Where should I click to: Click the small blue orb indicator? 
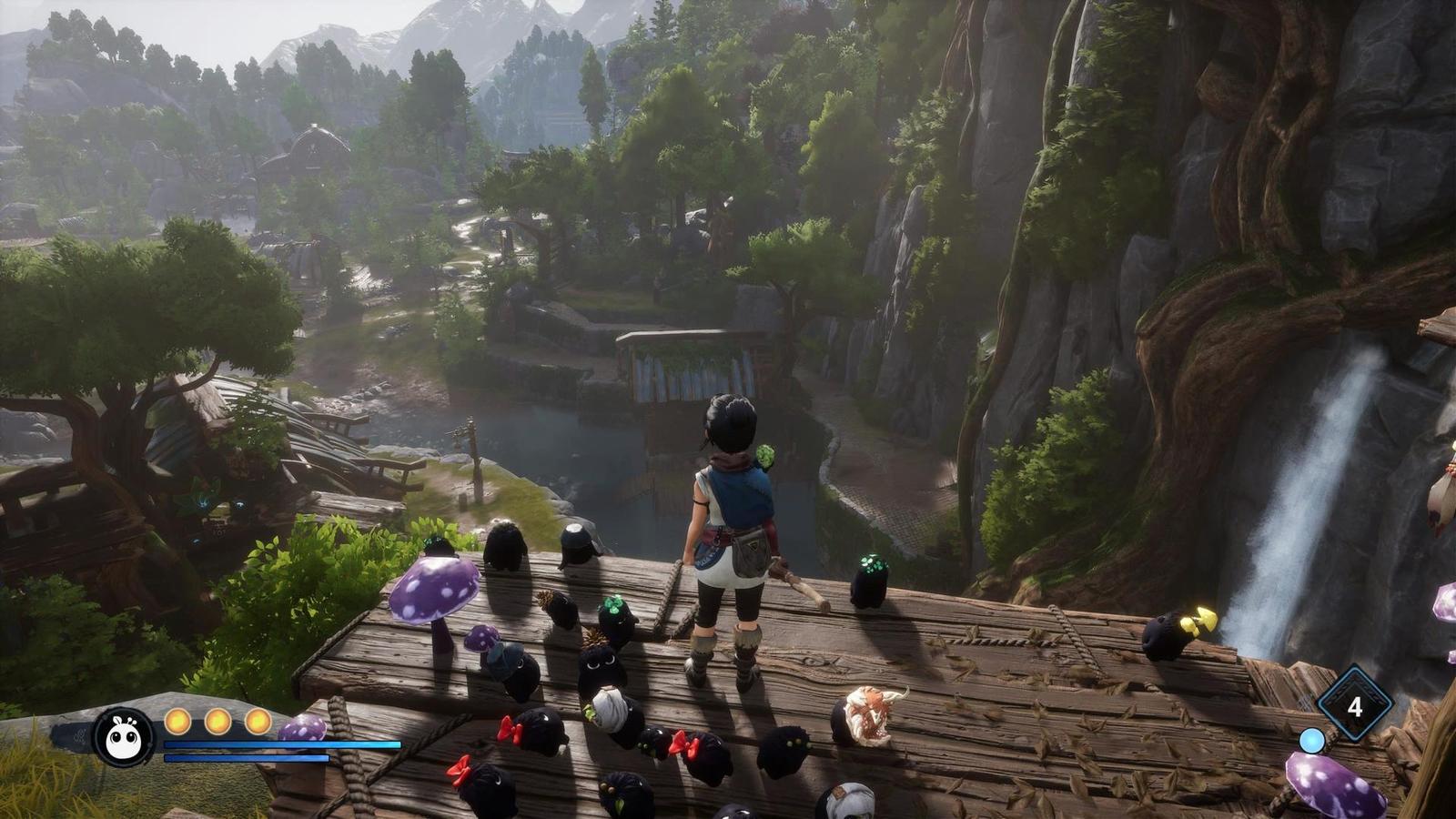click(1311, 741)
